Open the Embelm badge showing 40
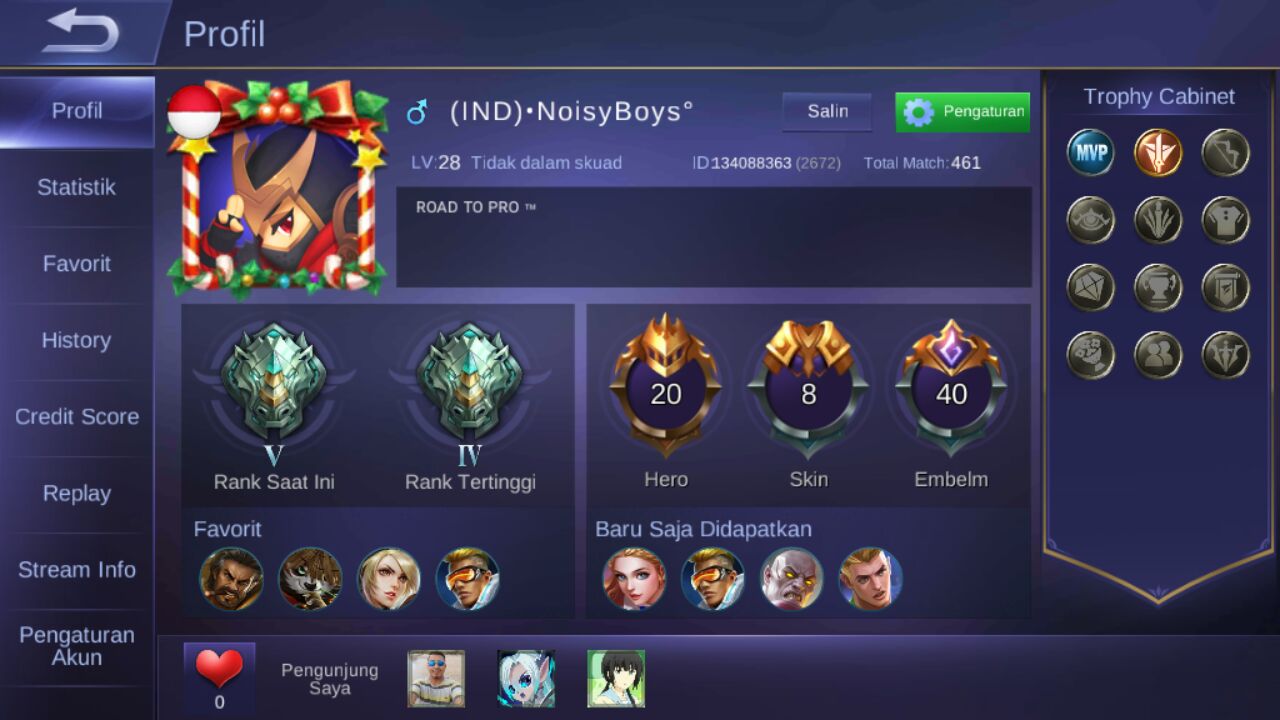 pyautogui.click(x=952, y=394)
